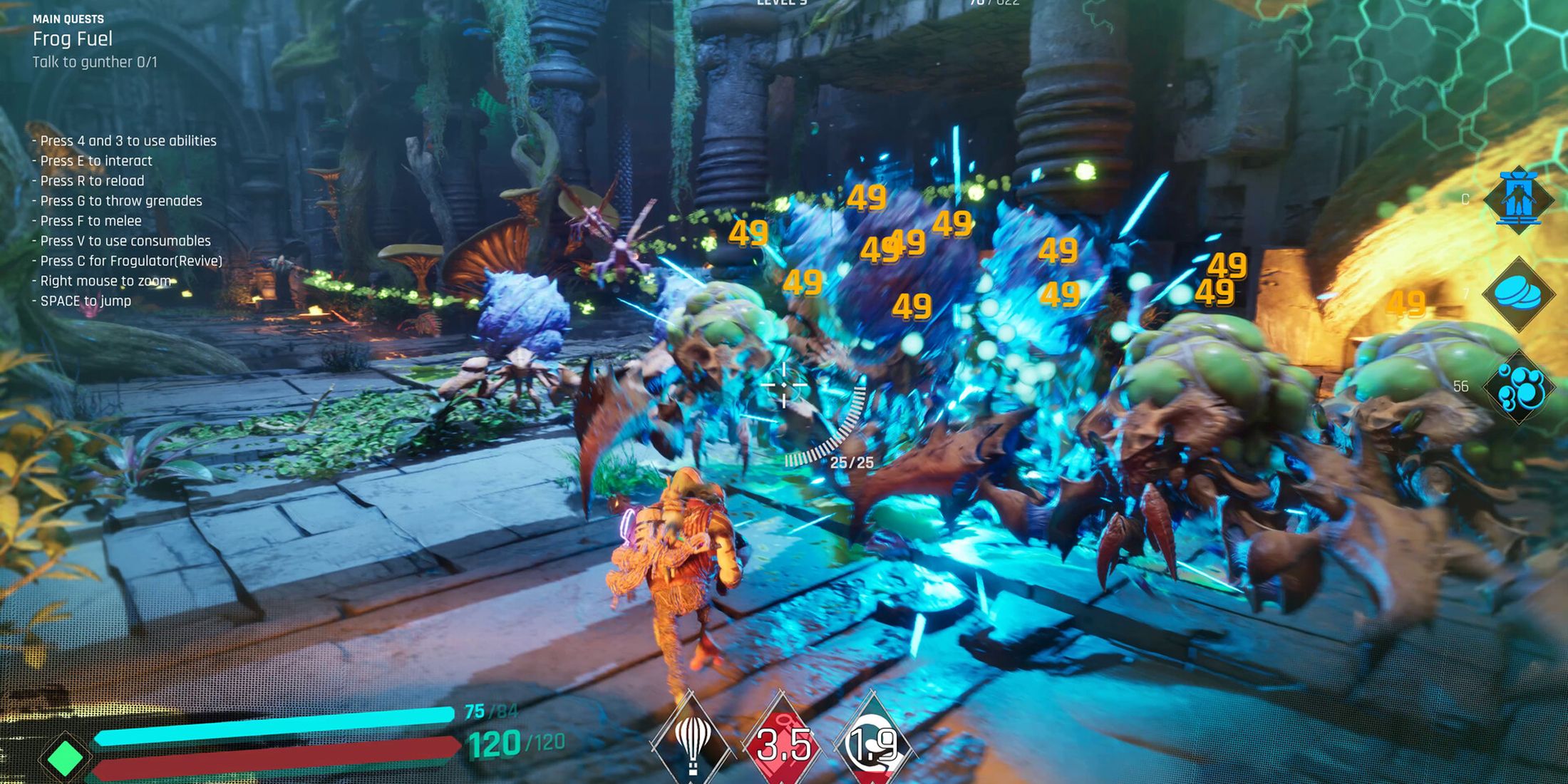
Task: Select the paw-print ability icon showing 56
Action: tap(1518, 388)
